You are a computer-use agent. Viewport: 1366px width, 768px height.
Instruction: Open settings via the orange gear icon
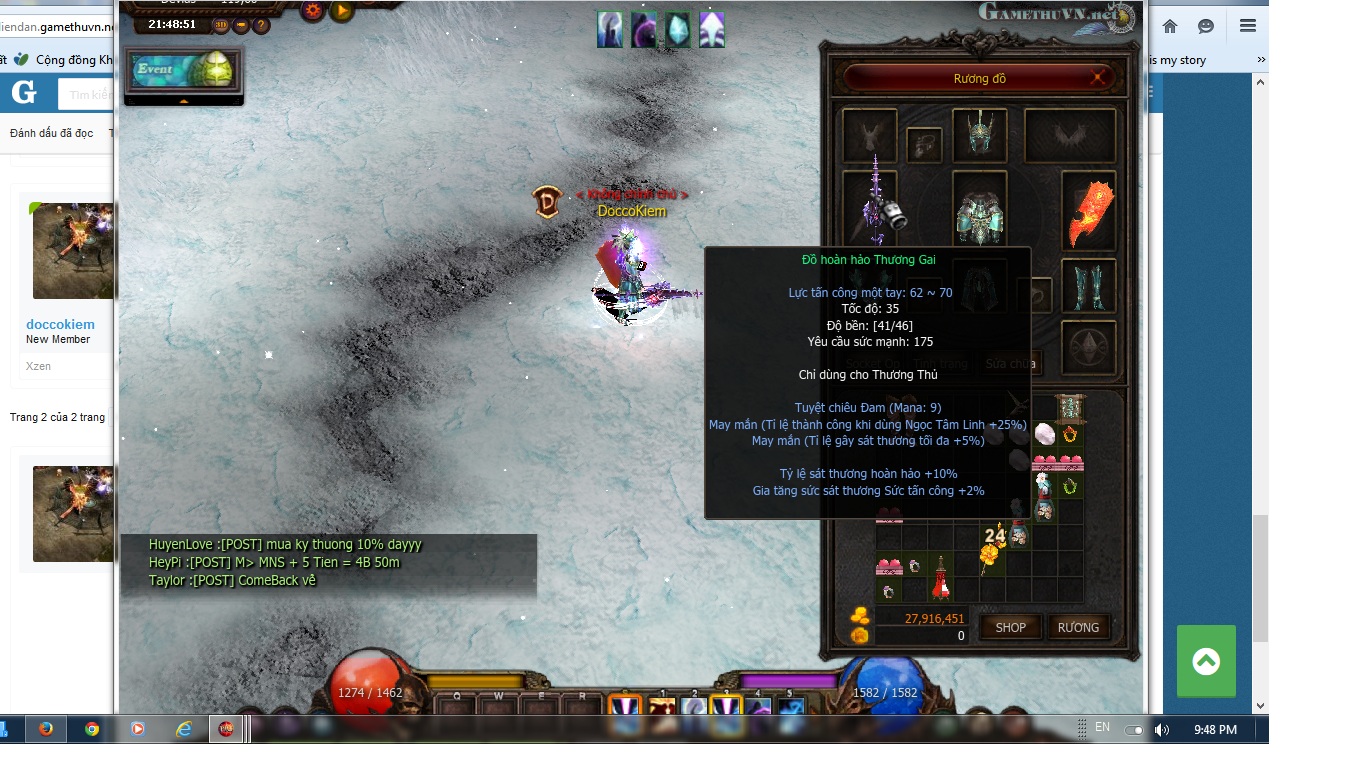pyautogui.click(x=313, y=11)
